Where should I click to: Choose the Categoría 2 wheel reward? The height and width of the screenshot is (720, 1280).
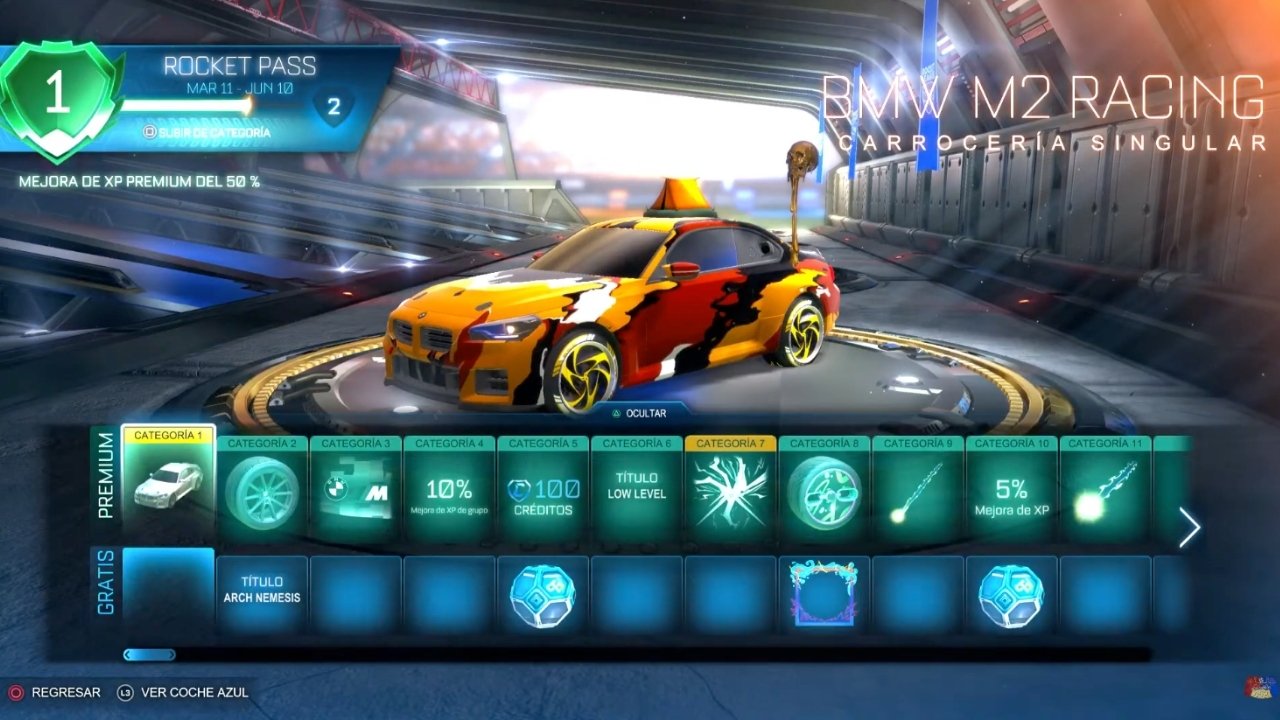pyautogui.click(x=262, y=491)
